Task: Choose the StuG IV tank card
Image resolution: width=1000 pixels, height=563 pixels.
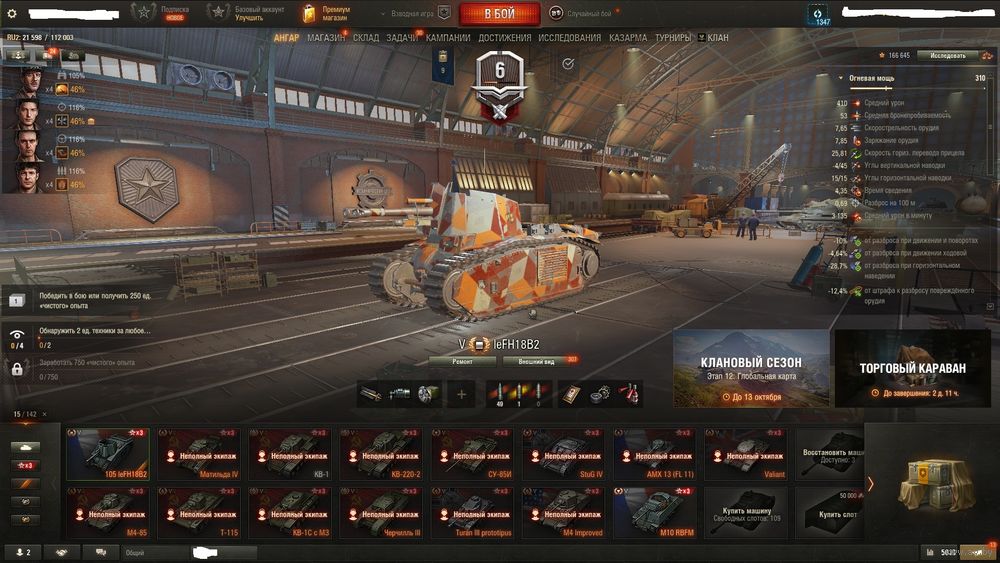Action: click(563, 454)
